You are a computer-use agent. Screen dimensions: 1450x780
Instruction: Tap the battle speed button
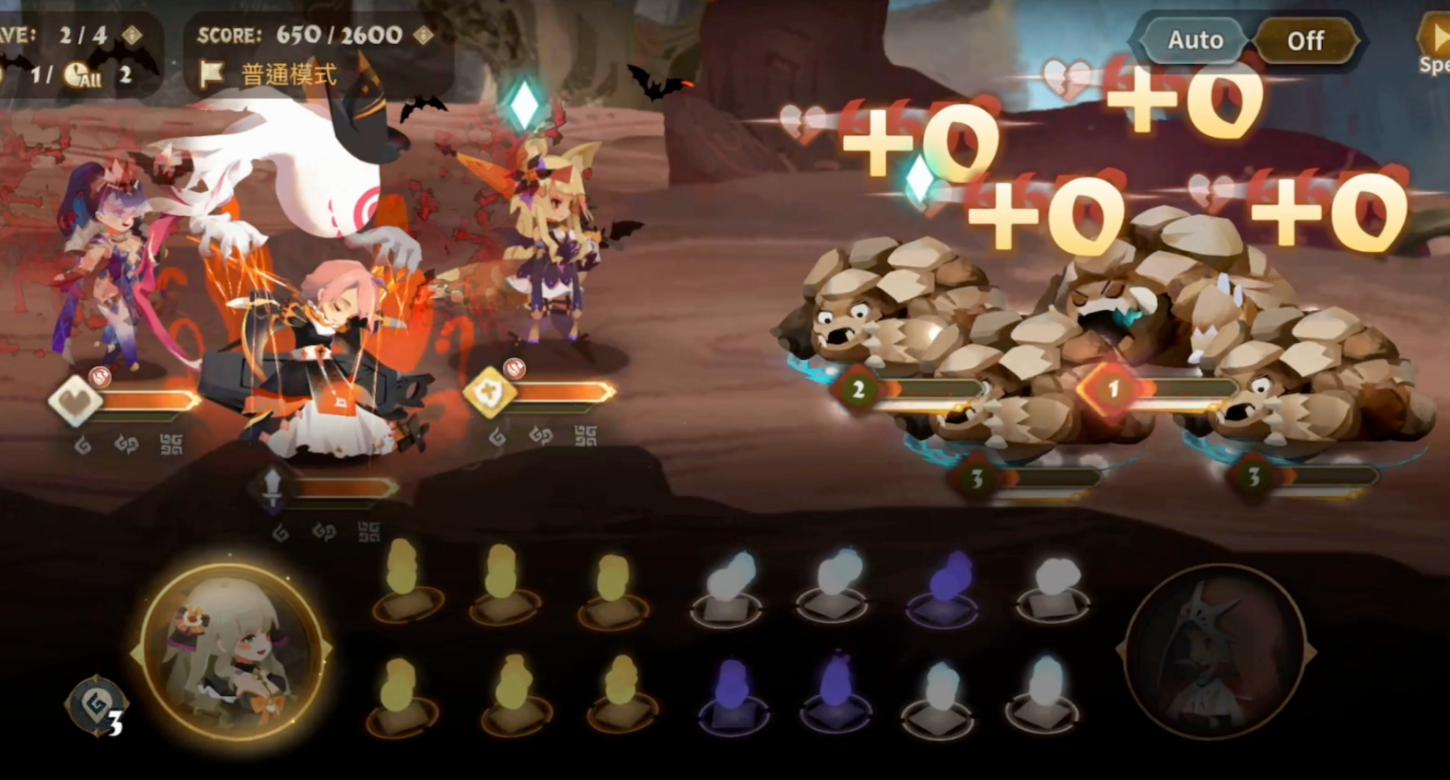coord(1435,45)
